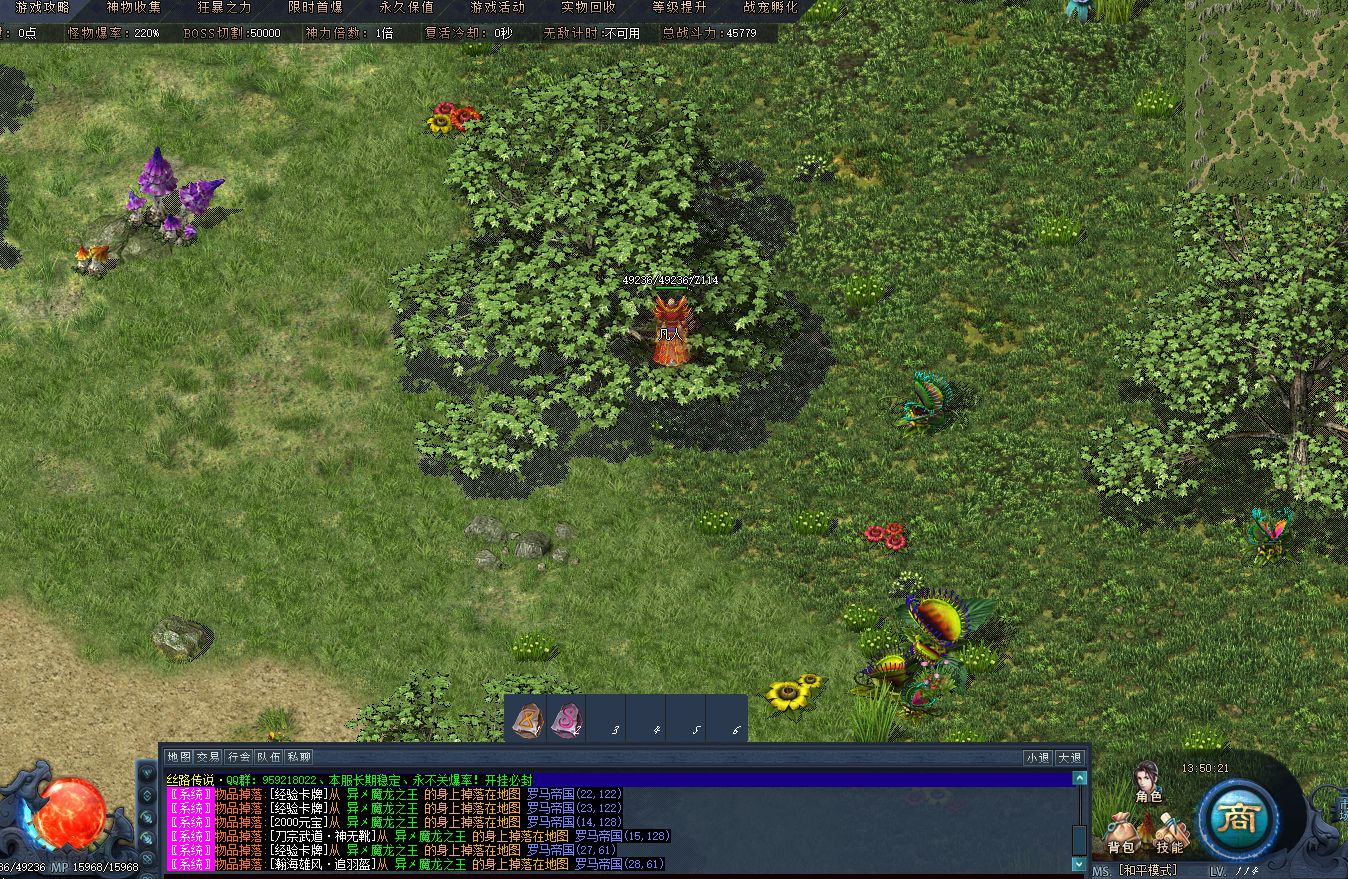This screenshot has width=1348, height=879.
Task: Switch to the 交易 trade chat tab
Action: (208, 757)
